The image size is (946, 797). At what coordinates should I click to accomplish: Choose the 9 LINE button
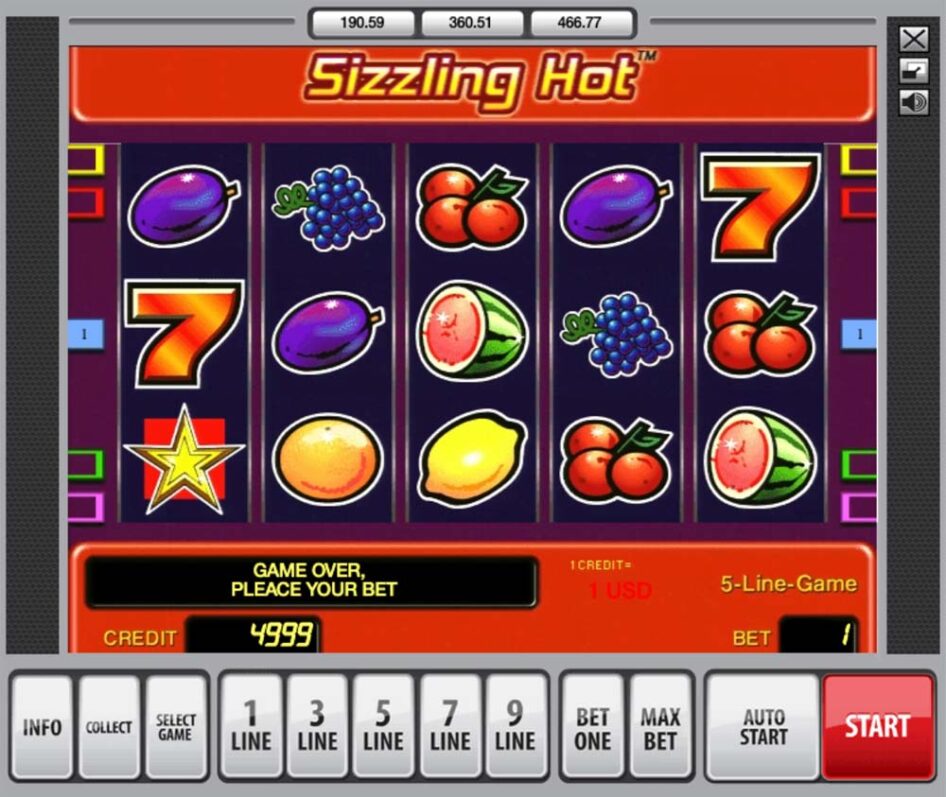pyautogui.click(x=515, y=727)
